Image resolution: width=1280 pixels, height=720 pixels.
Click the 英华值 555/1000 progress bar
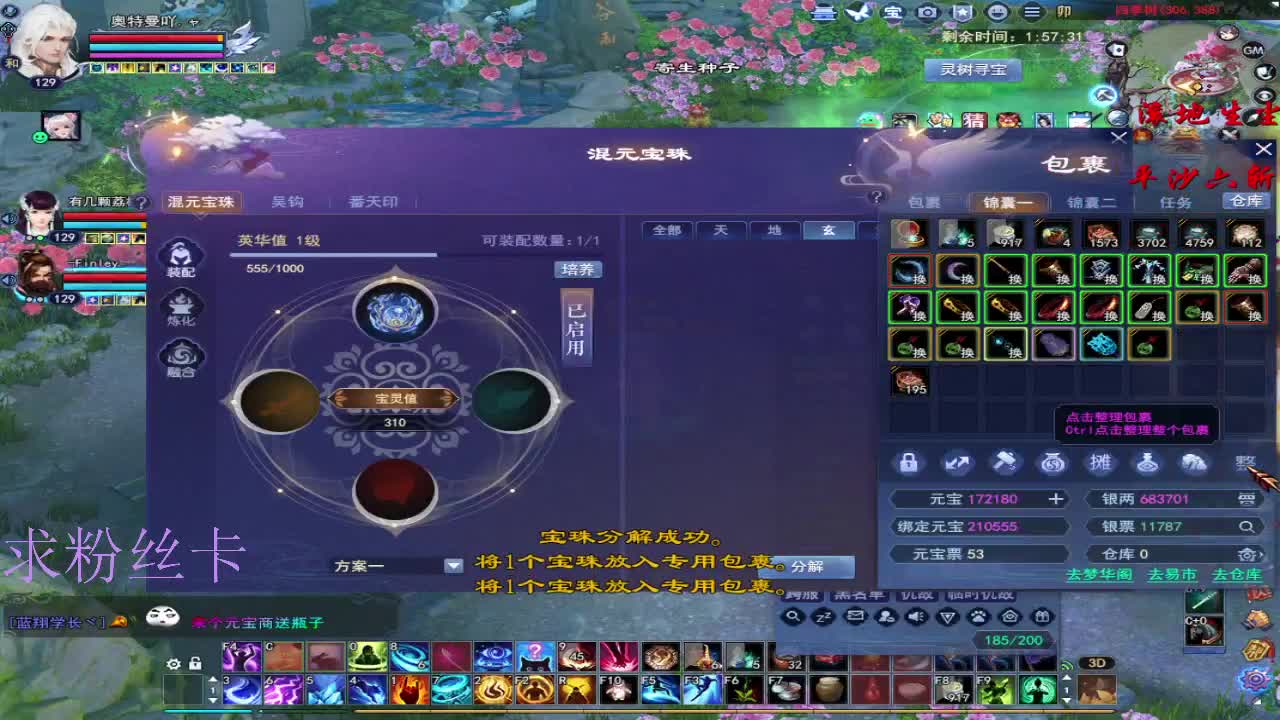coord(335,254)
